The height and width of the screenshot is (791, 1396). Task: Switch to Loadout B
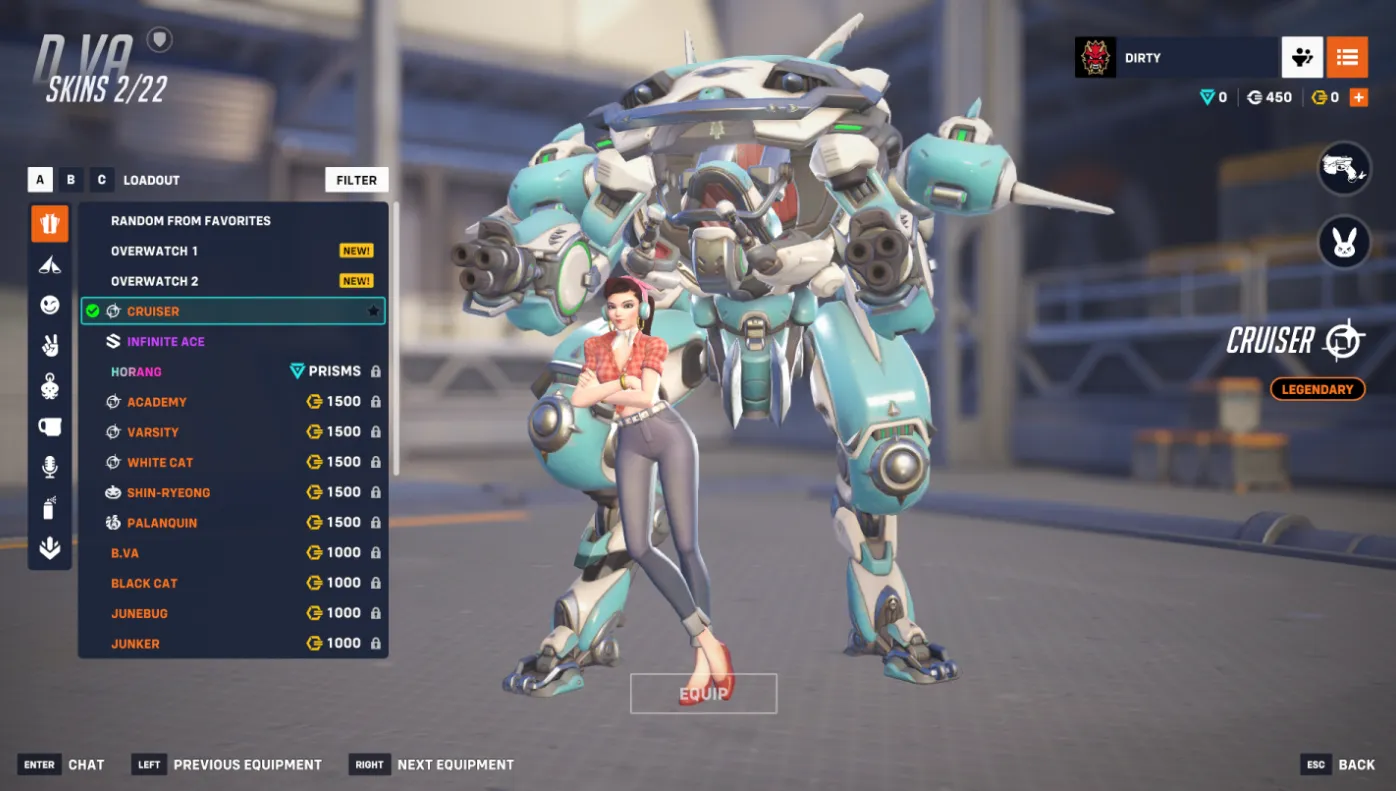pos(70,179)
